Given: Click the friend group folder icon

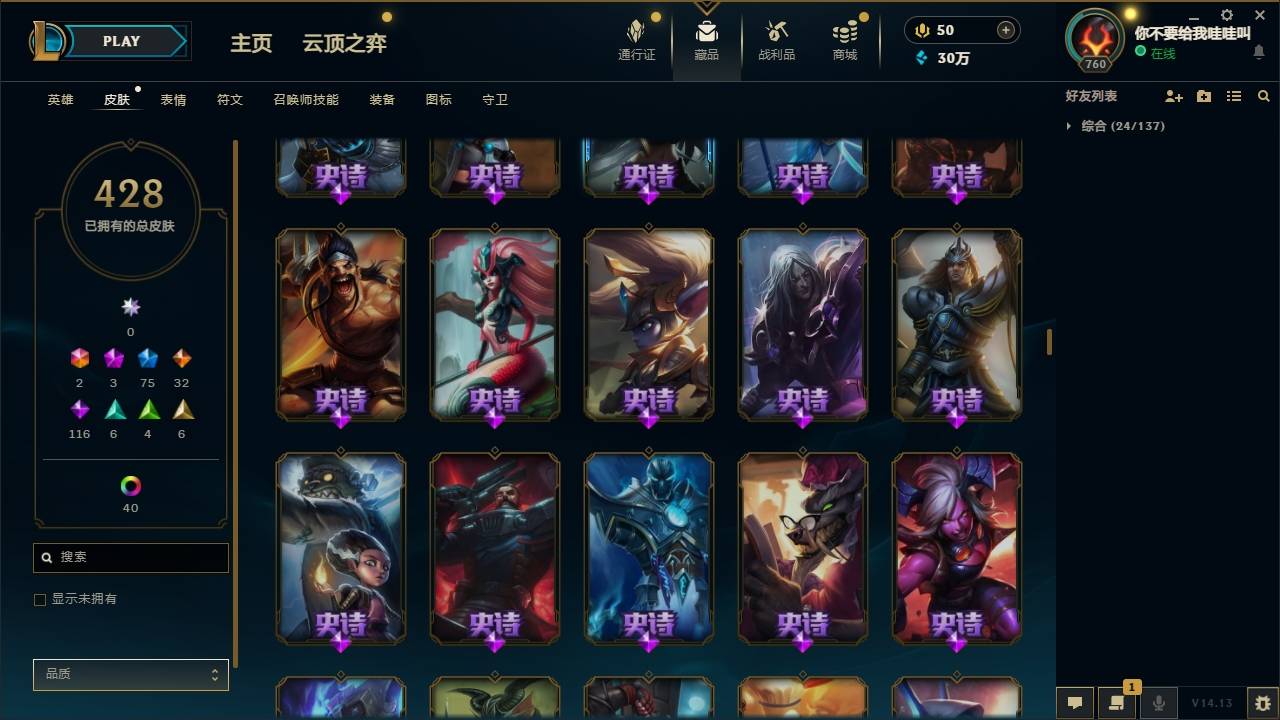Looking at the screenshot, I should [1202, 96].
